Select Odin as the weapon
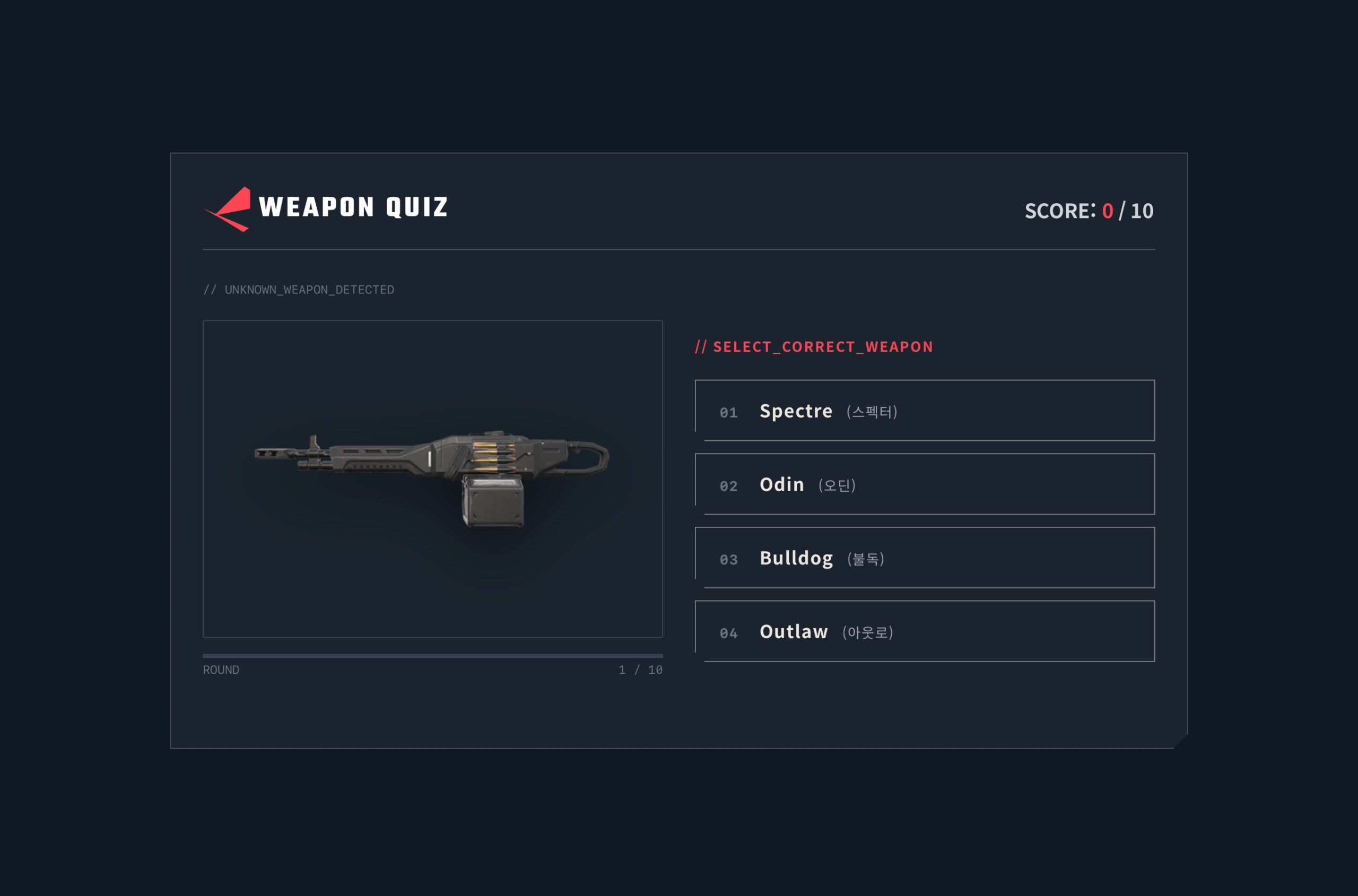 click(x=925, y=484)
